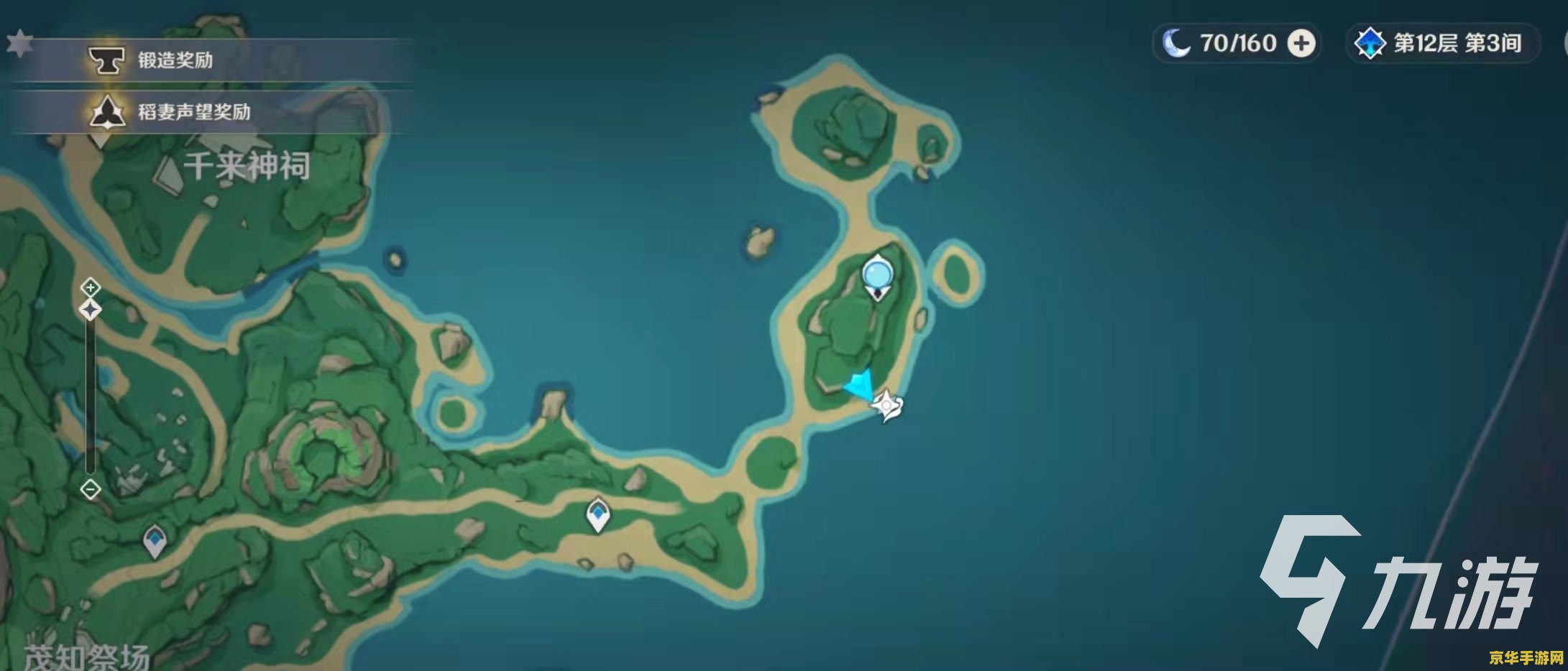Click the map zoom-in plus button
1568x671 pixels.
click(x=90, y=288)
